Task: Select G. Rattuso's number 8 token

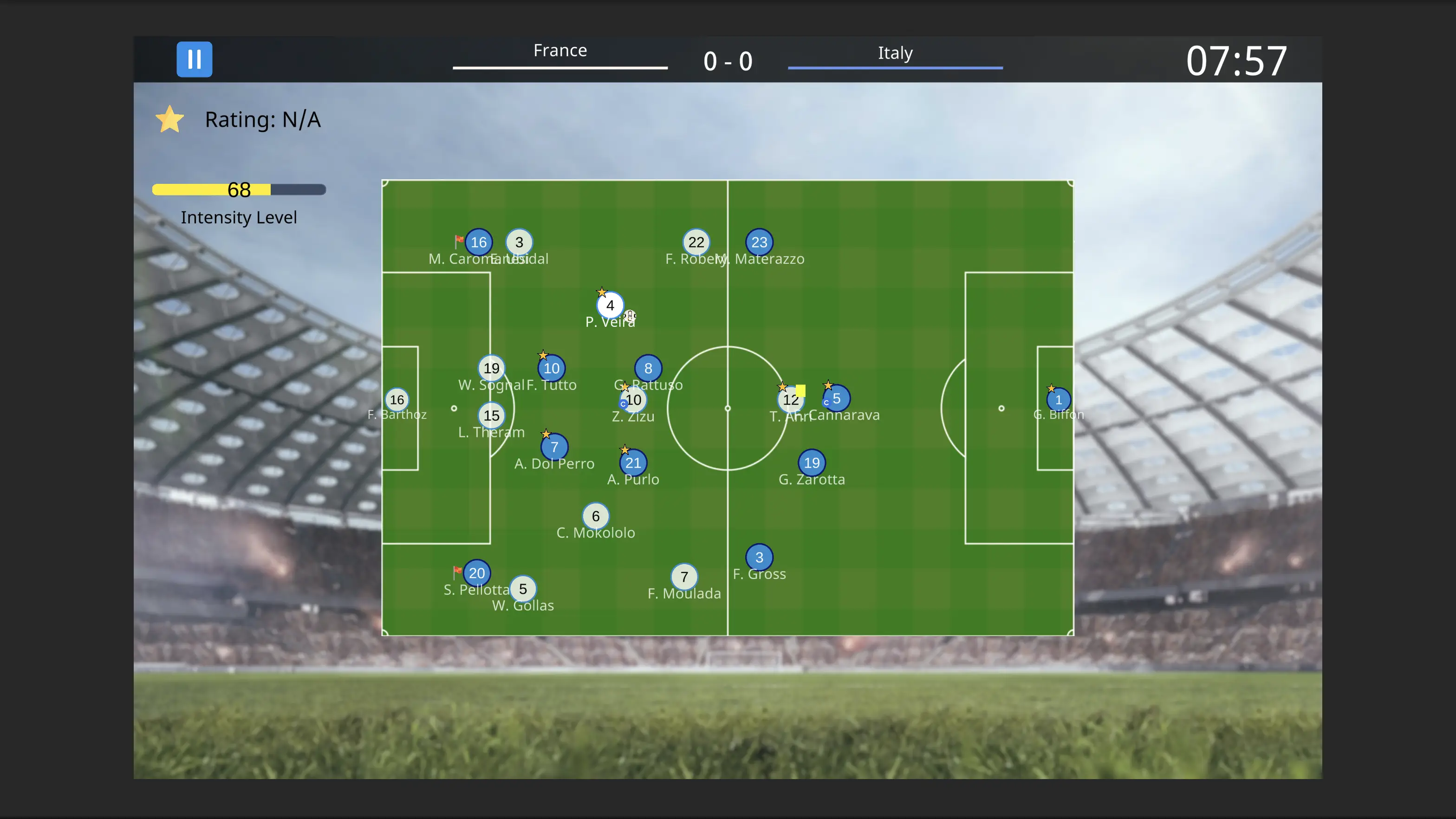Action: click(x=648, y=369)
